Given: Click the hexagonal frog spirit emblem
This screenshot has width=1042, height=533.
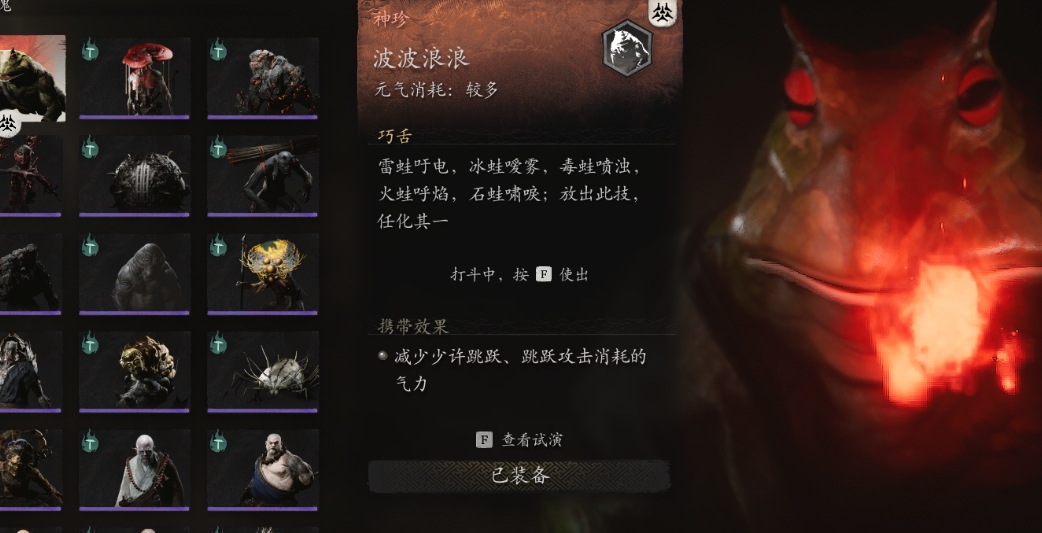Looking at the screenshot, I should [627, 48].
